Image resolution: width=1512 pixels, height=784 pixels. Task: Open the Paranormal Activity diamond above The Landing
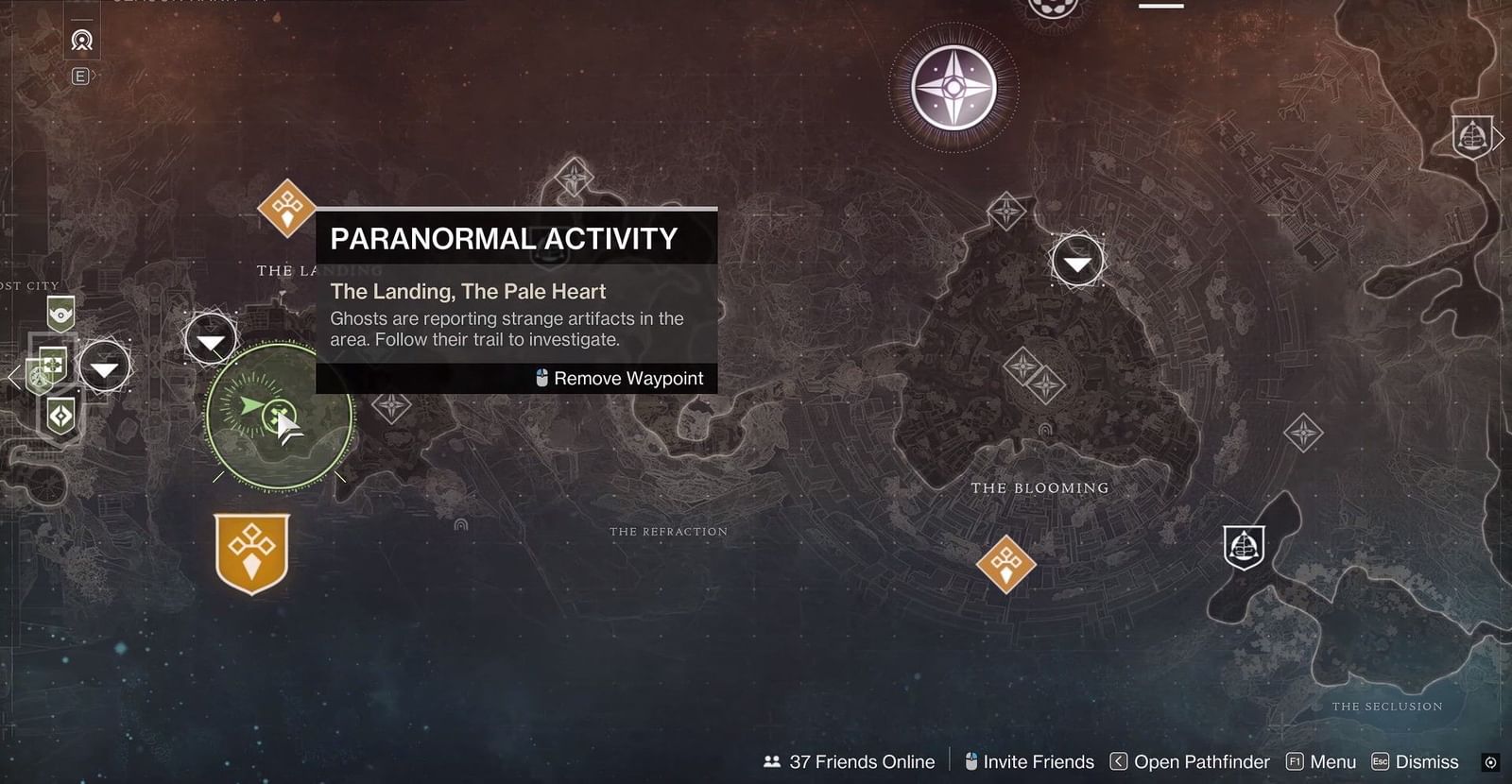point(286,206)
